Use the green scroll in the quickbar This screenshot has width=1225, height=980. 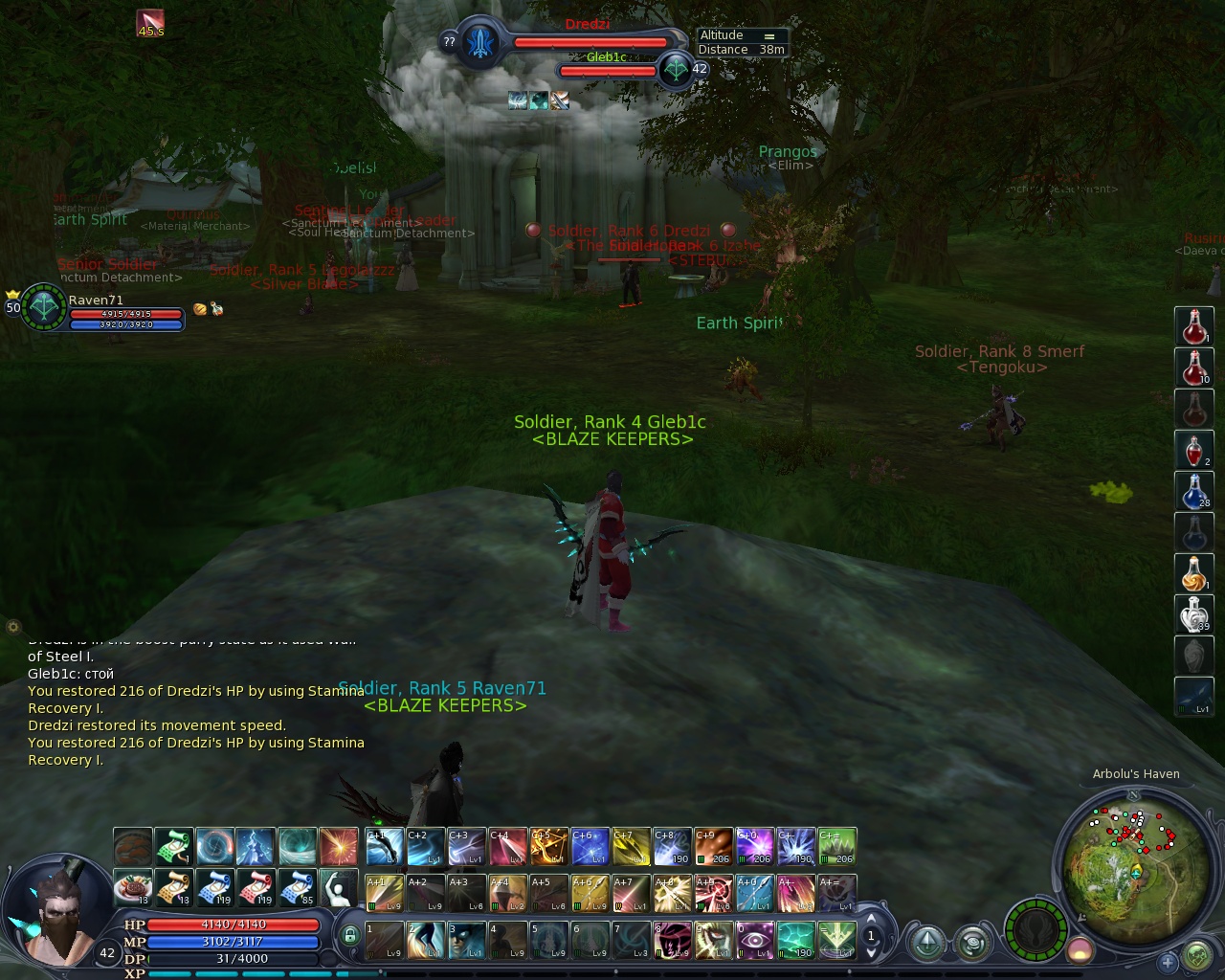[173, 847]
